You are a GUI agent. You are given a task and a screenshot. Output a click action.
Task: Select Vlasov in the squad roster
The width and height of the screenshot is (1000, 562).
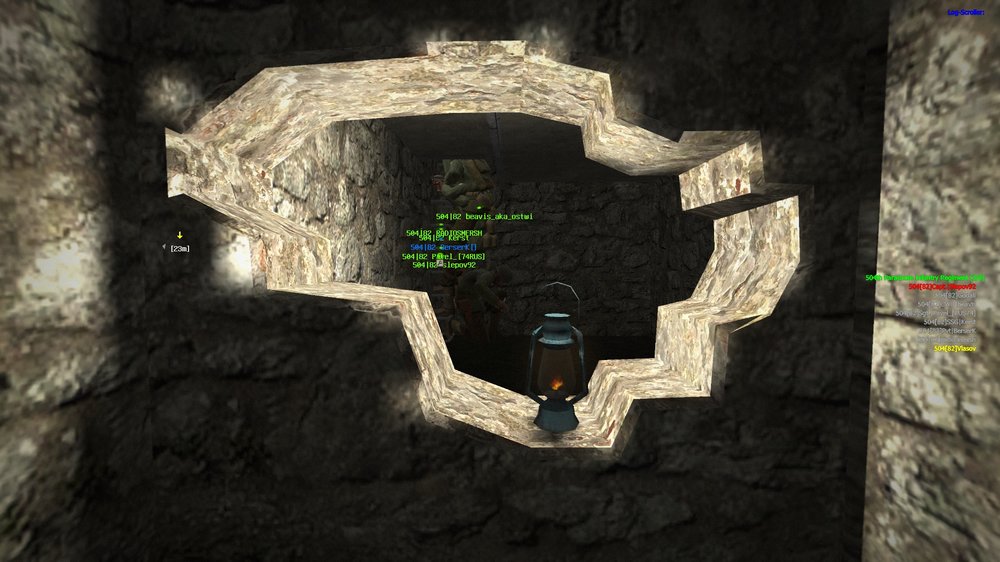coord(955,348)
